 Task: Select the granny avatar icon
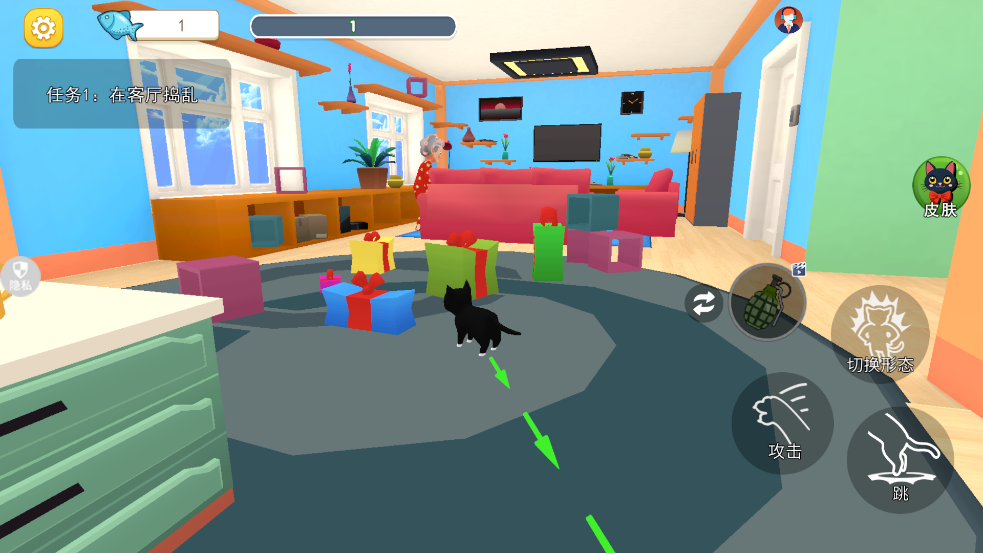(x=788, y=19)
